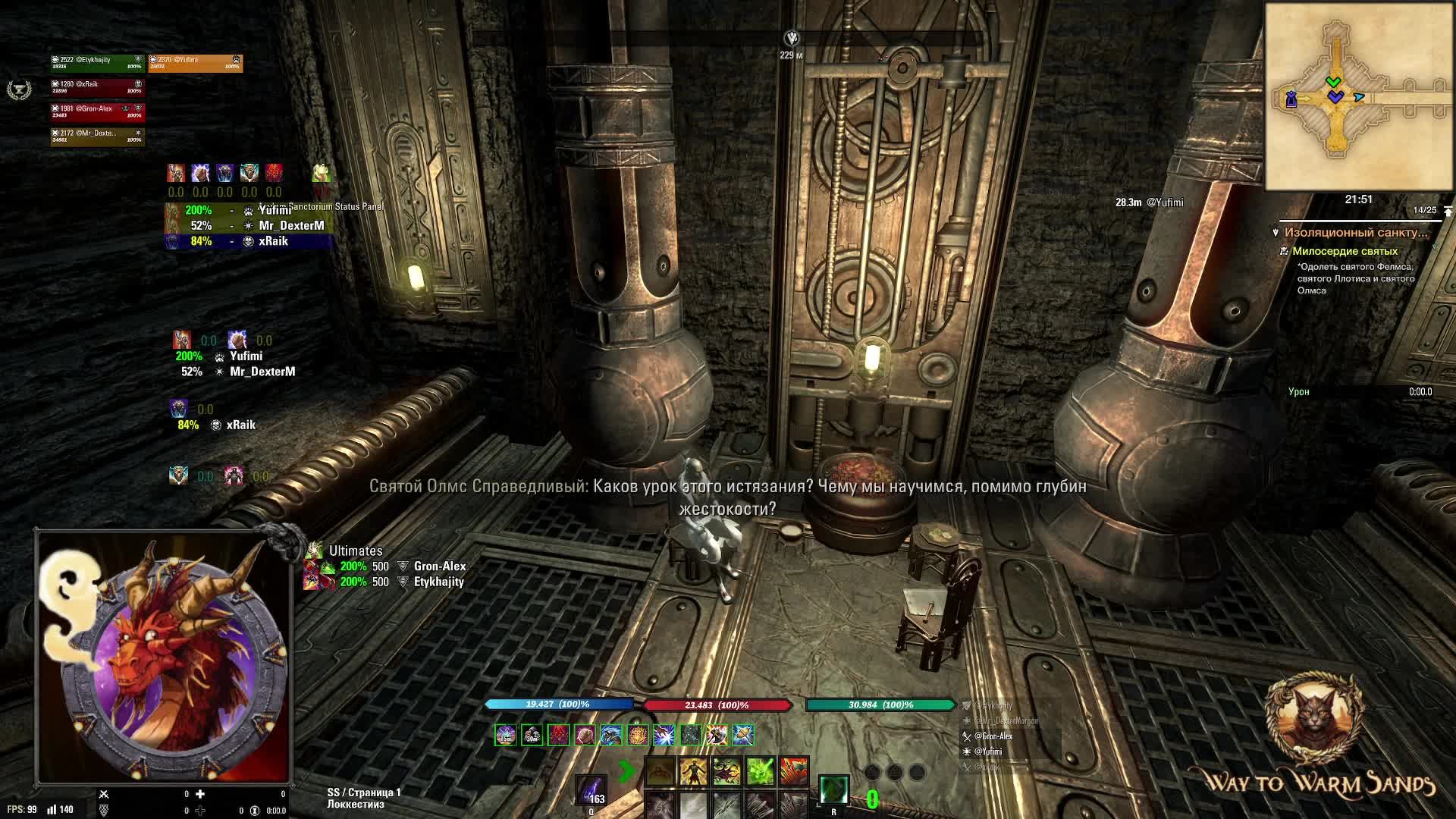This screenshot has width=1456, height=819.
Task: Collapse the quest tracker with the arrow button
Action: pyautogui.click(x=1448, y=211)
